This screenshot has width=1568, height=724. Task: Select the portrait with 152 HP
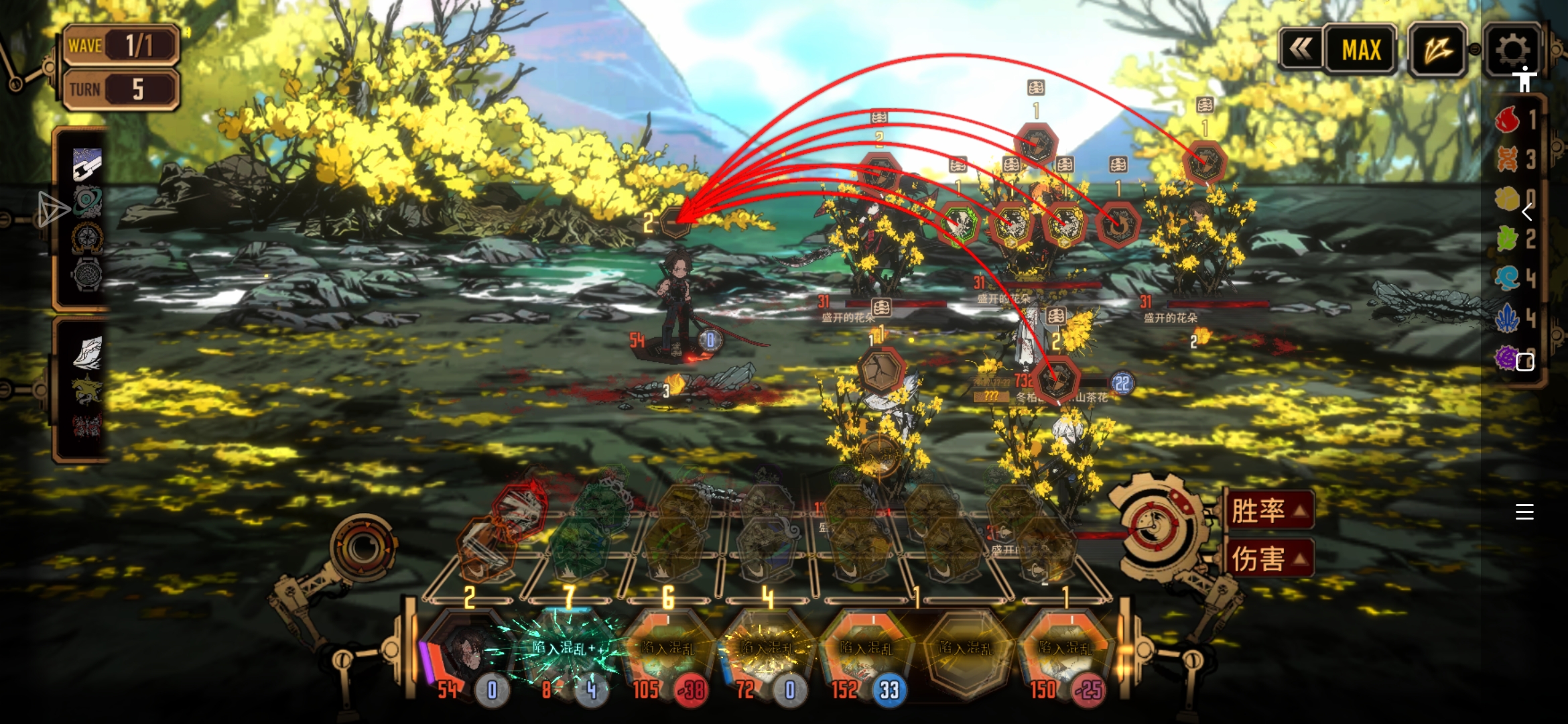[866, 650]
